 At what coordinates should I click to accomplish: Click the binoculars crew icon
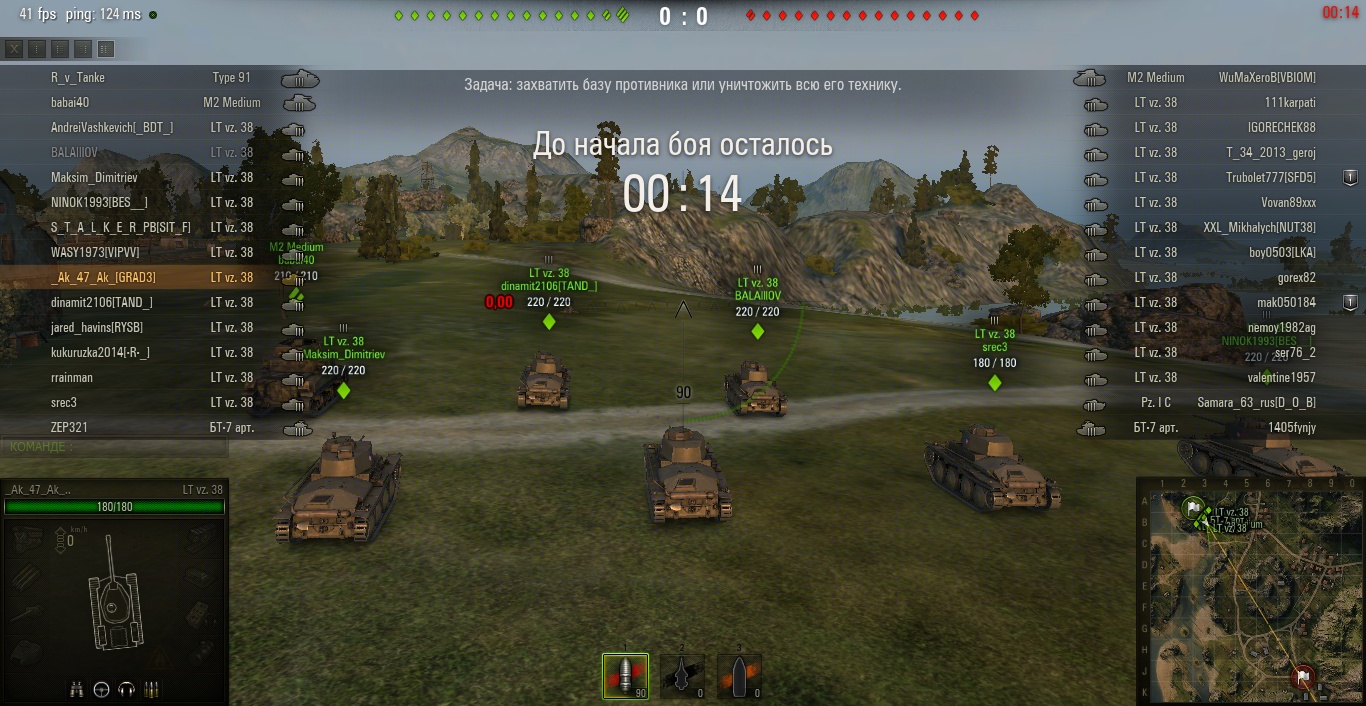point(76,689)
